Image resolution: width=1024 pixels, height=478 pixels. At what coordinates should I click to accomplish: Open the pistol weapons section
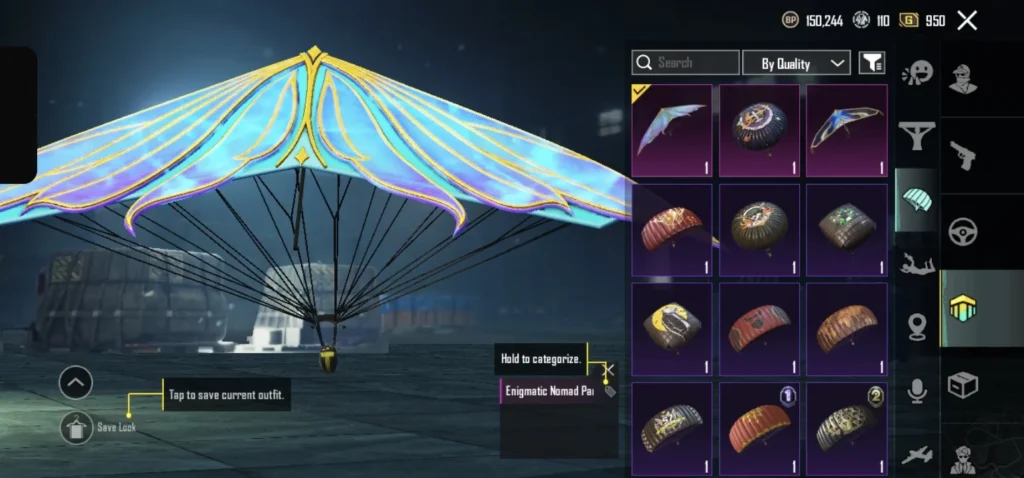(x=963, y=155)
